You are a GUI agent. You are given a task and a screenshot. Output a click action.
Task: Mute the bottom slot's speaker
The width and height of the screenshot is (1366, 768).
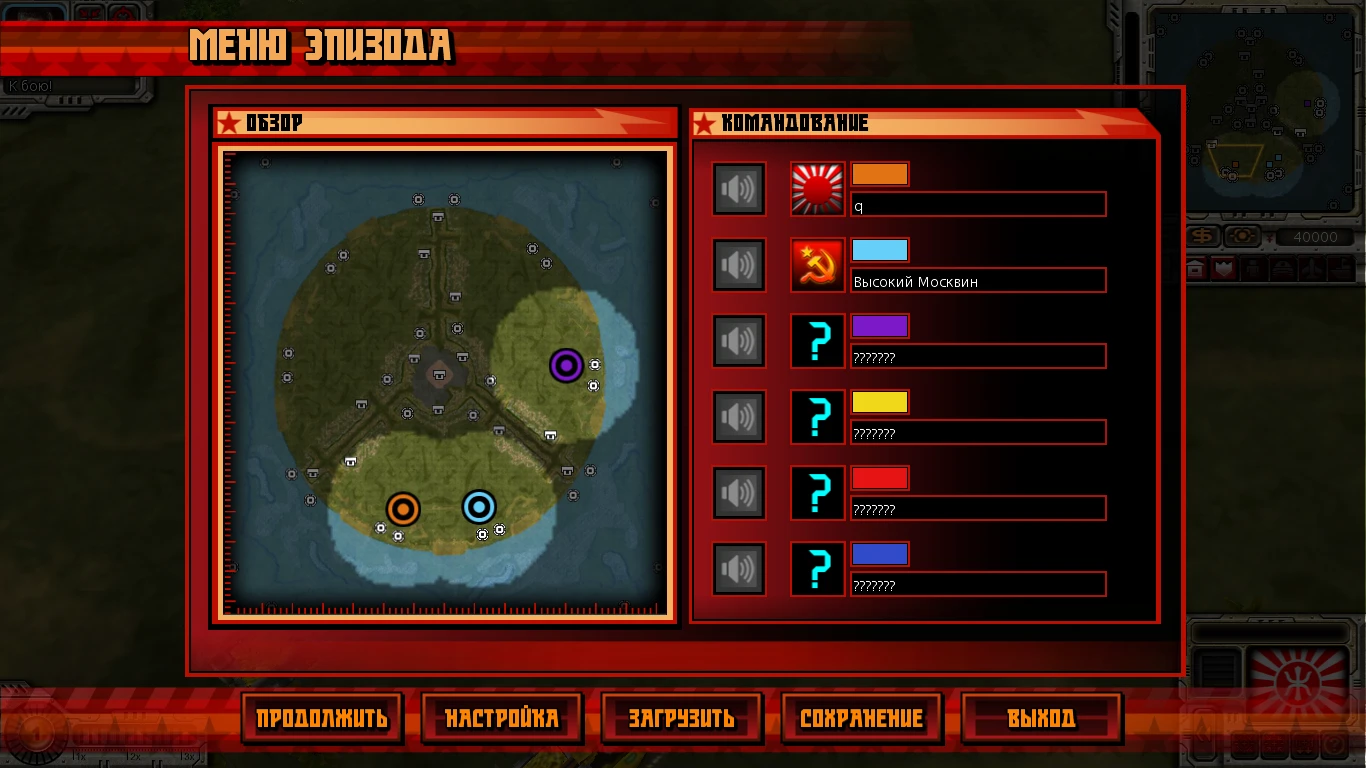tap(739, 568)
